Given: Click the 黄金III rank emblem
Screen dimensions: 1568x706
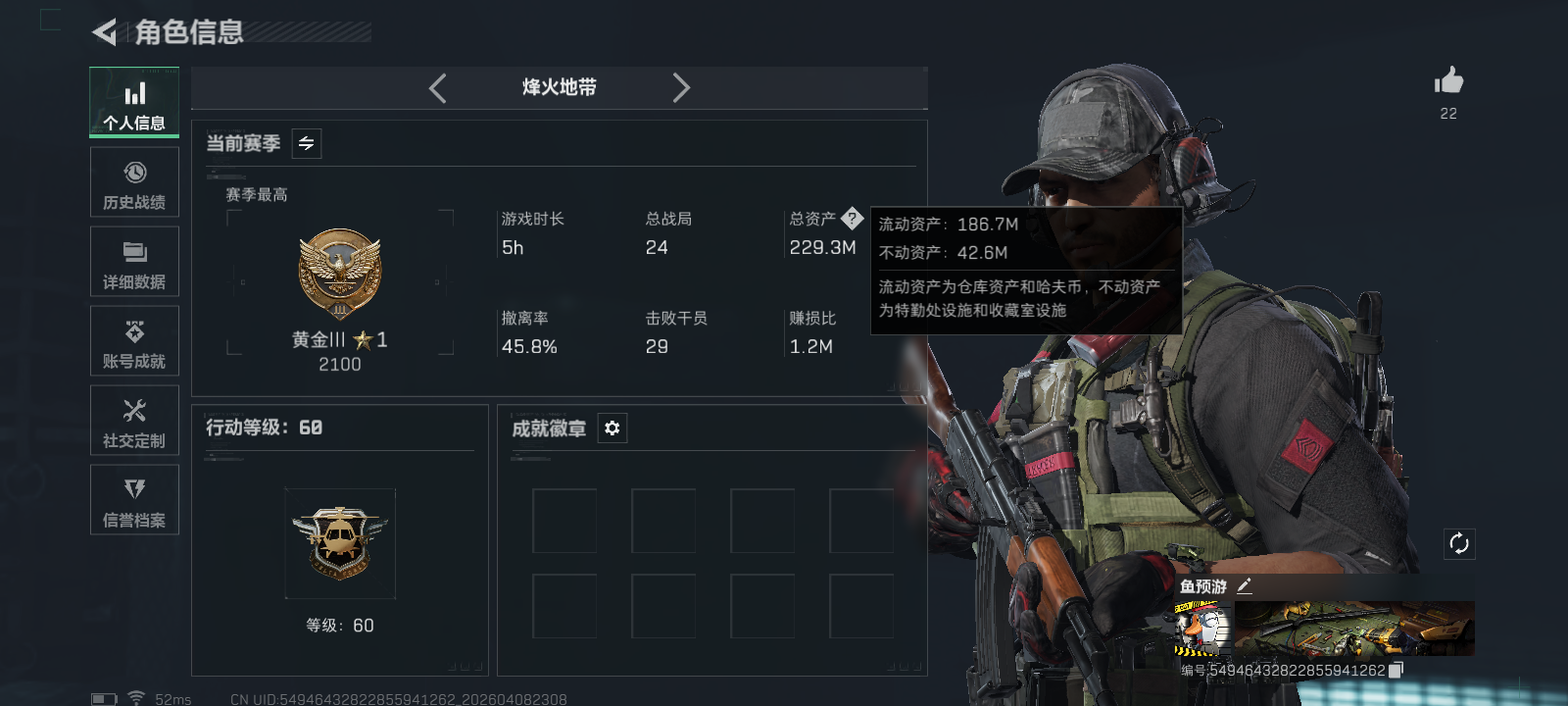Looking at the screenshot, I should point(340,272).
